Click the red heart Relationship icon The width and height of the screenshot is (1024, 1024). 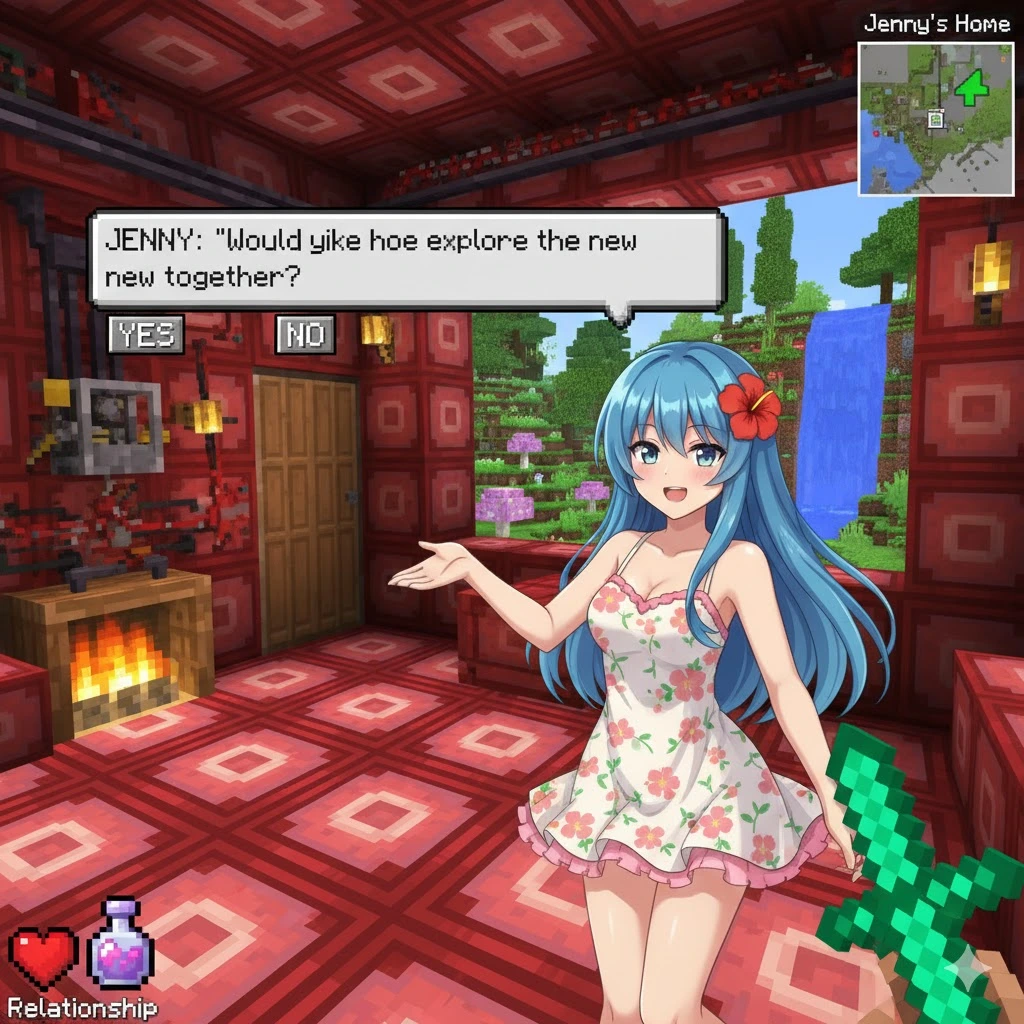coord(43,958)
